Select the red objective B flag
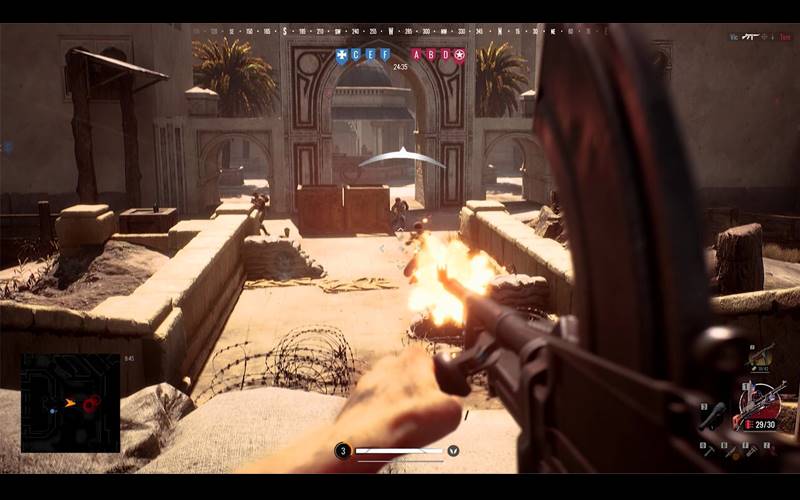Screen dimensions: 800x500 [431, 55]
